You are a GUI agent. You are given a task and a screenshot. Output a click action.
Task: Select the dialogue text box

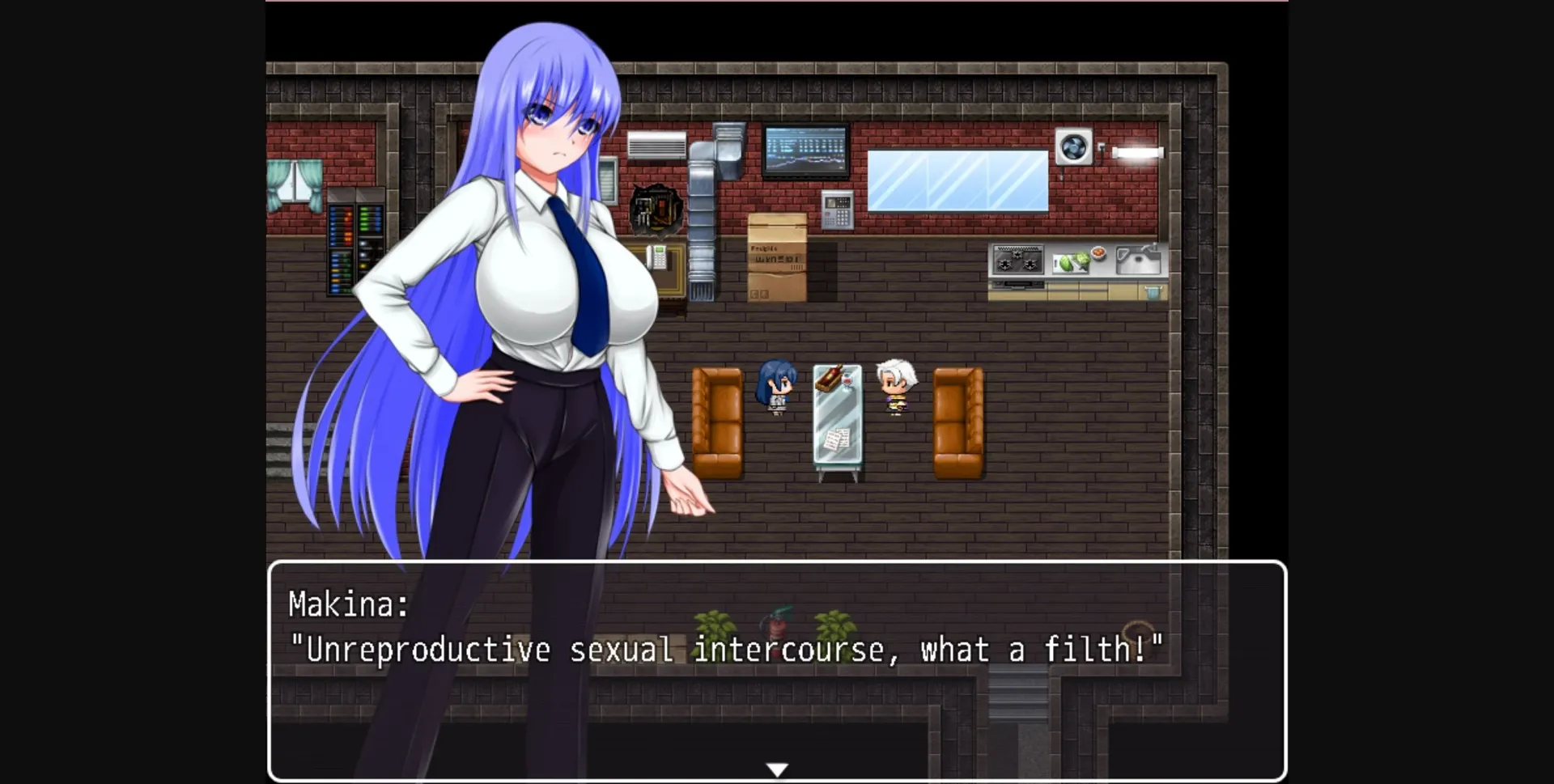[777, 672]
